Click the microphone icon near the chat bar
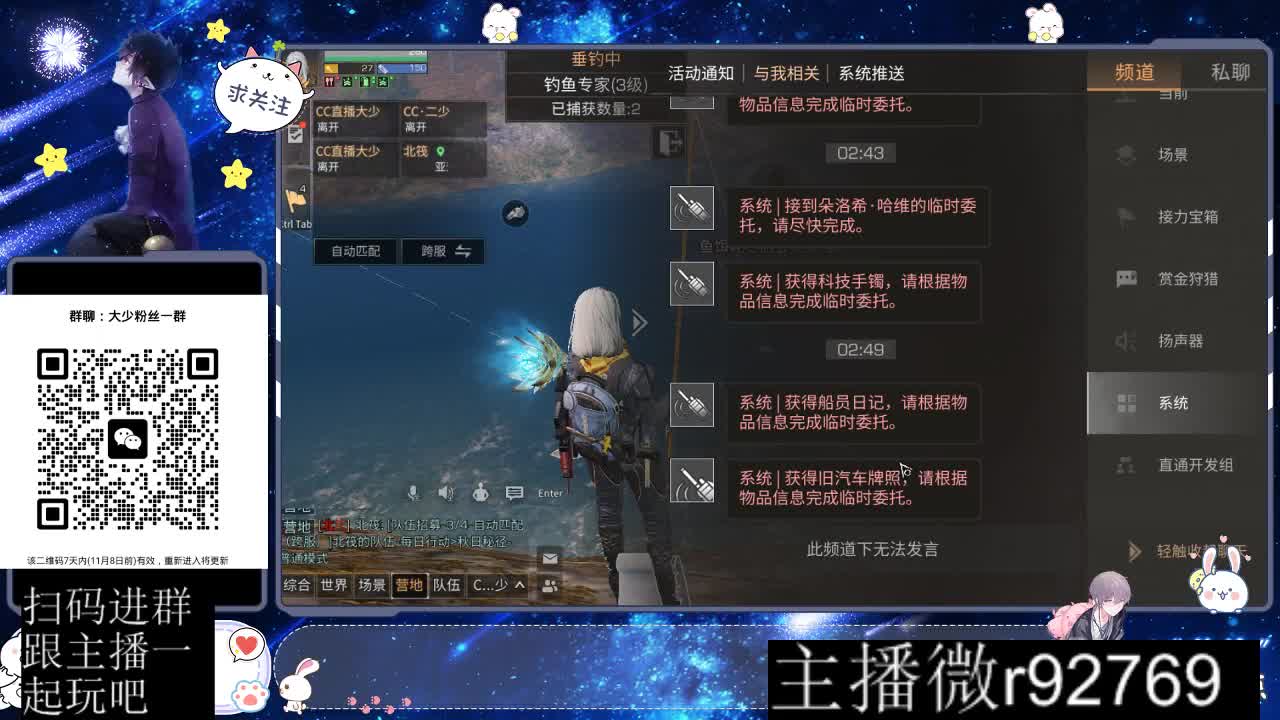The image size is (1280, 720). [413, 492]
